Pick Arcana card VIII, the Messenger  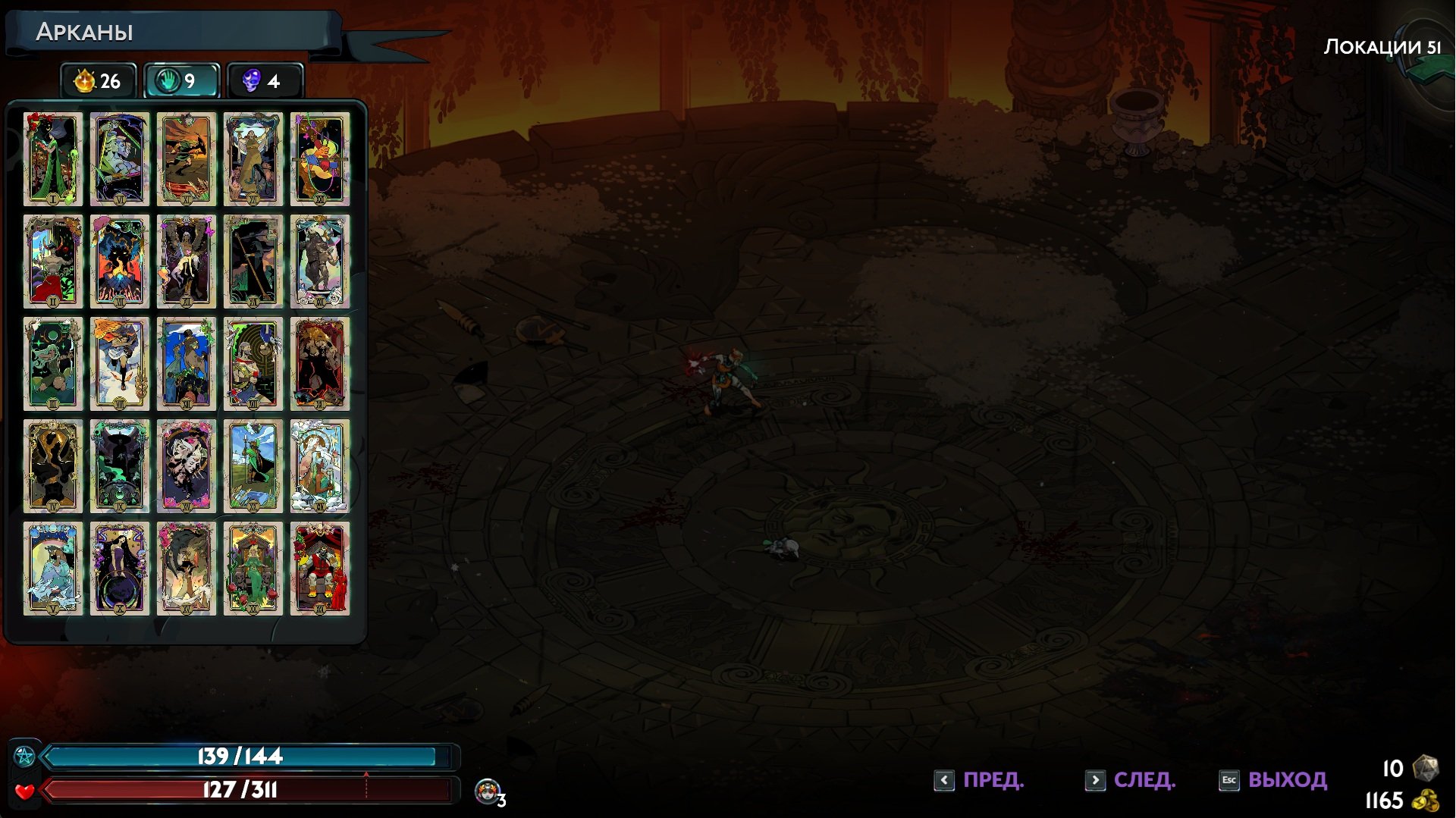(119, 364)
